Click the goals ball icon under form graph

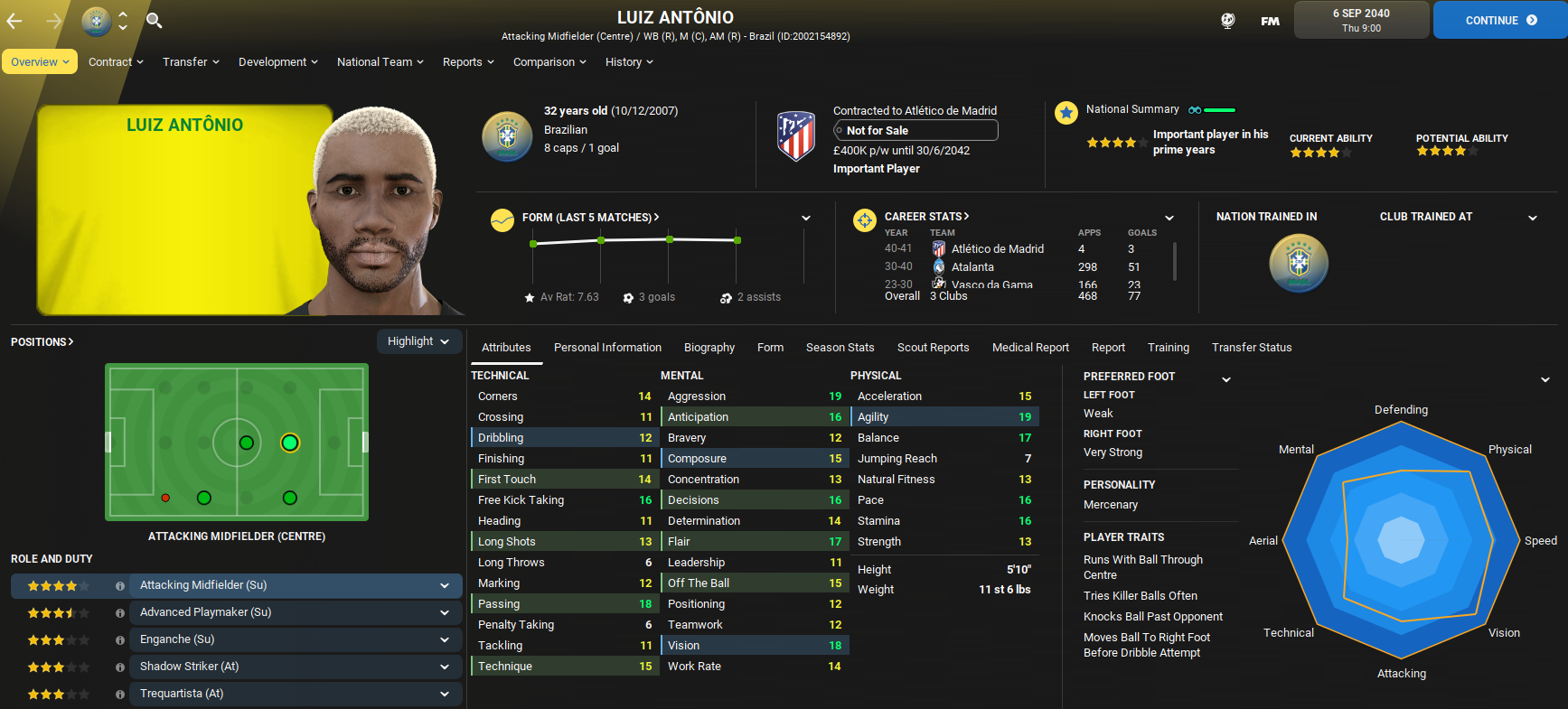tap(627, 296)
